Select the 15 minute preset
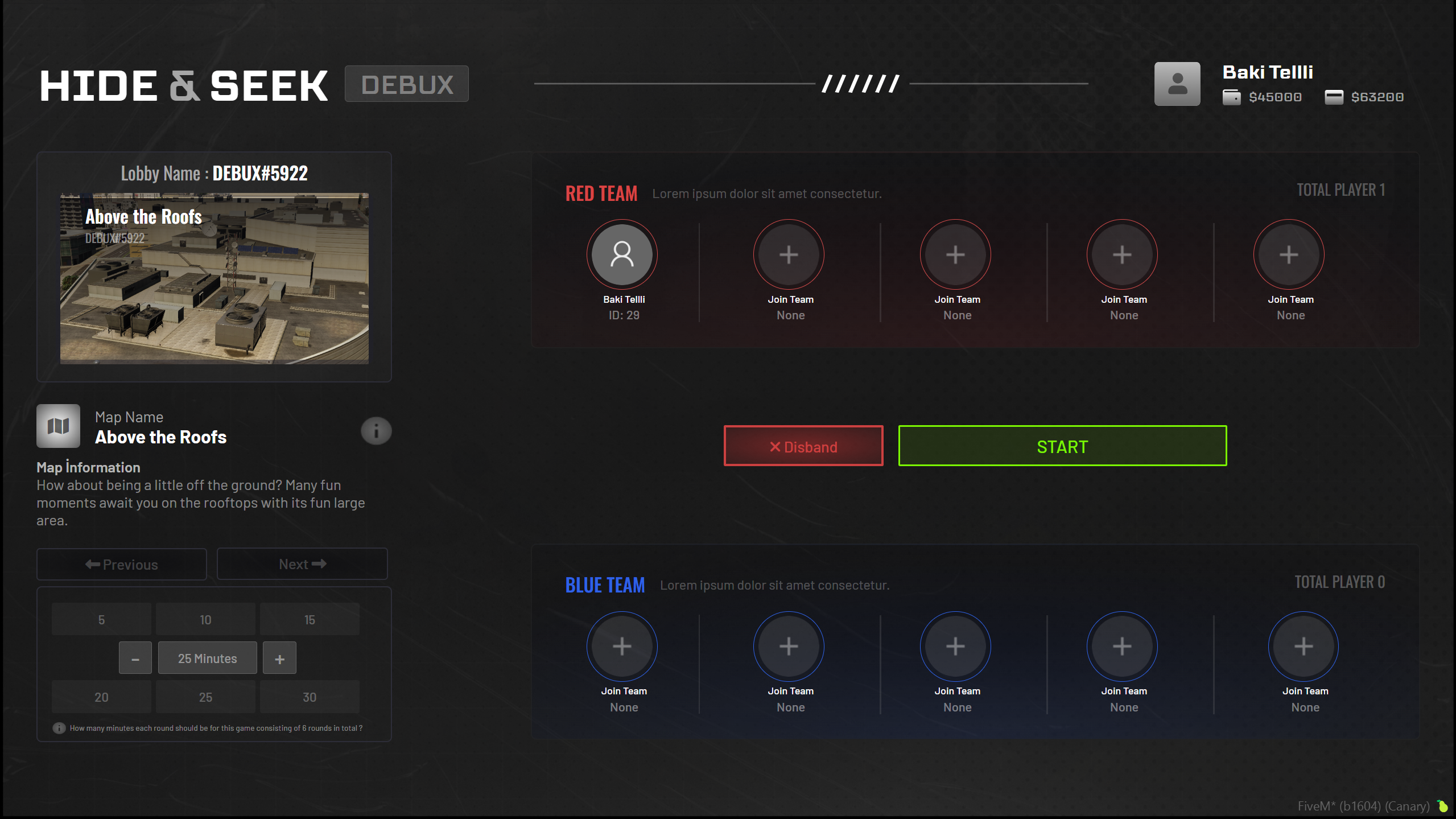 pos(310,619)
